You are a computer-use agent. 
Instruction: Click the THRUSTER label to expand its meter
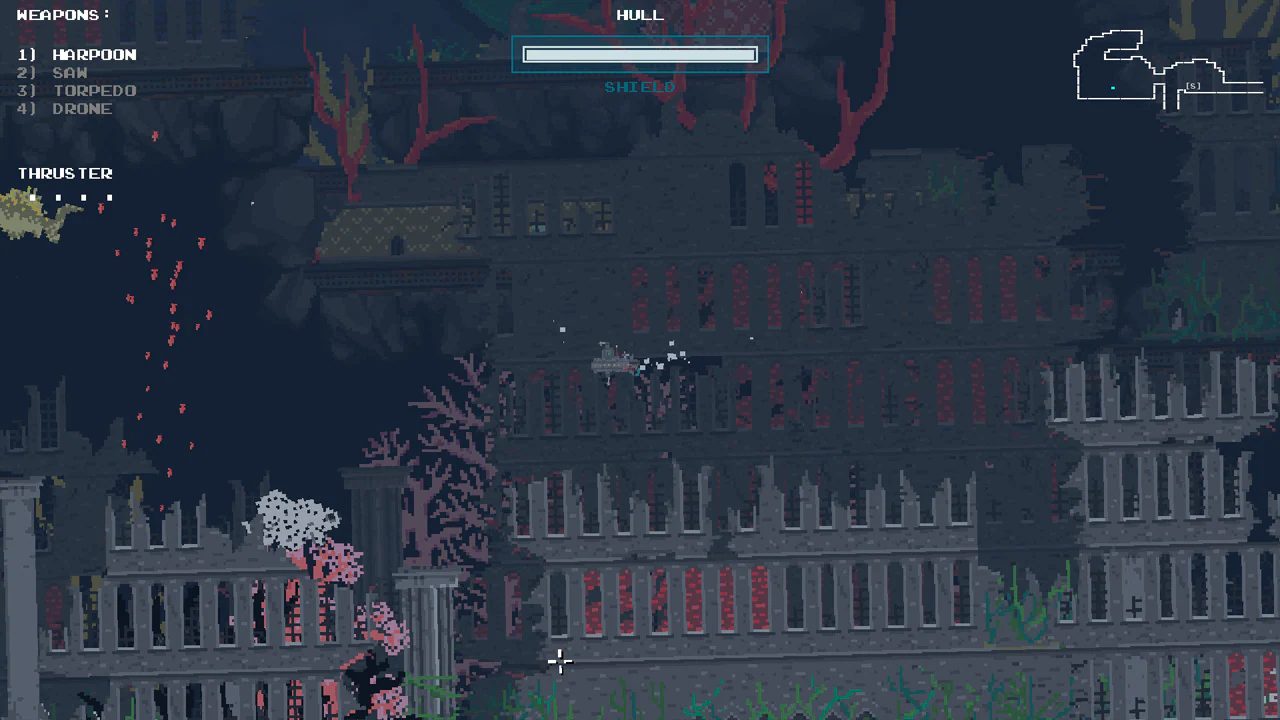pos(65,173)
